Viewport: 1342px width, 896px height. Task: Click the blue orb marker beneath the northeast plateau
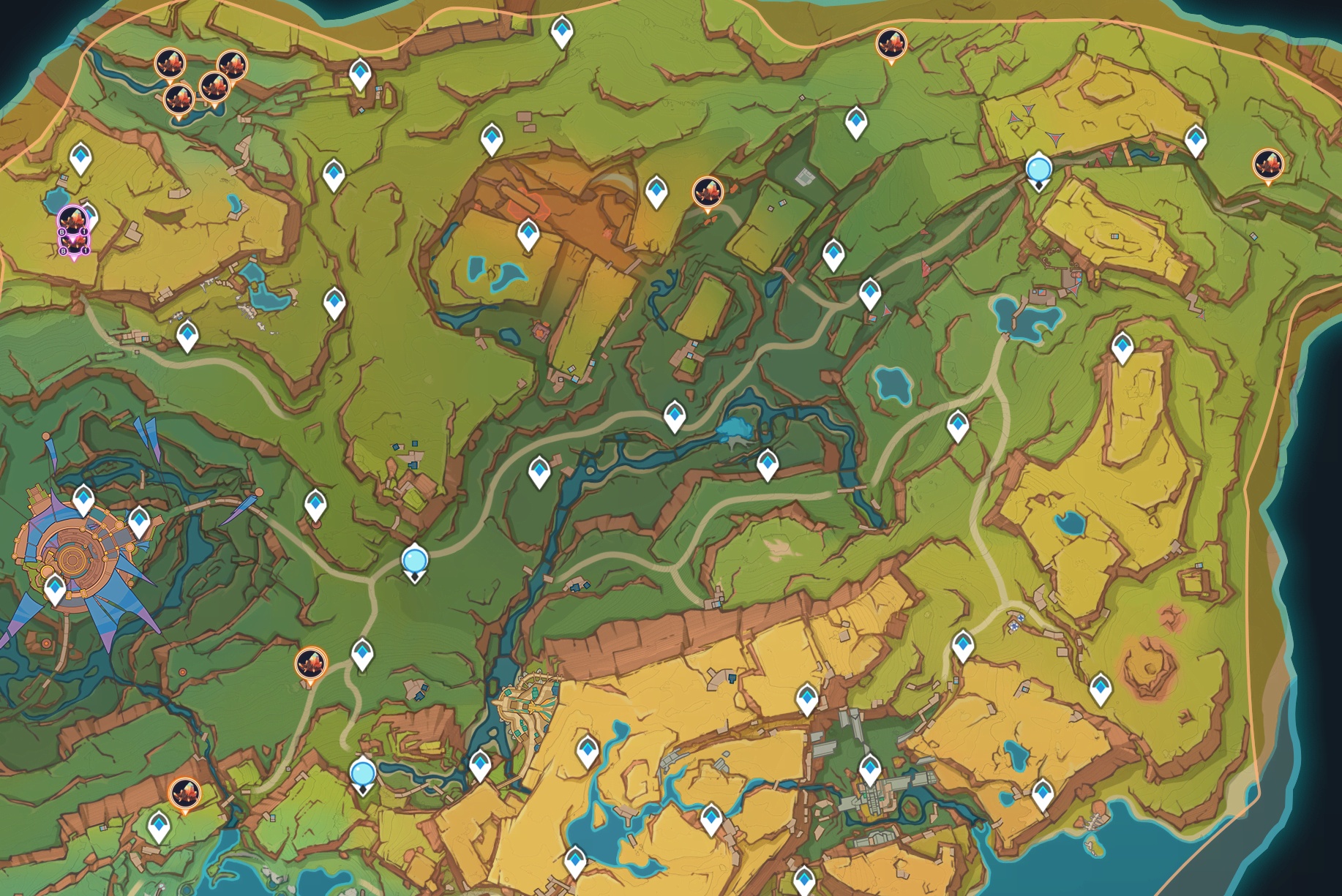coord(1038,169)
